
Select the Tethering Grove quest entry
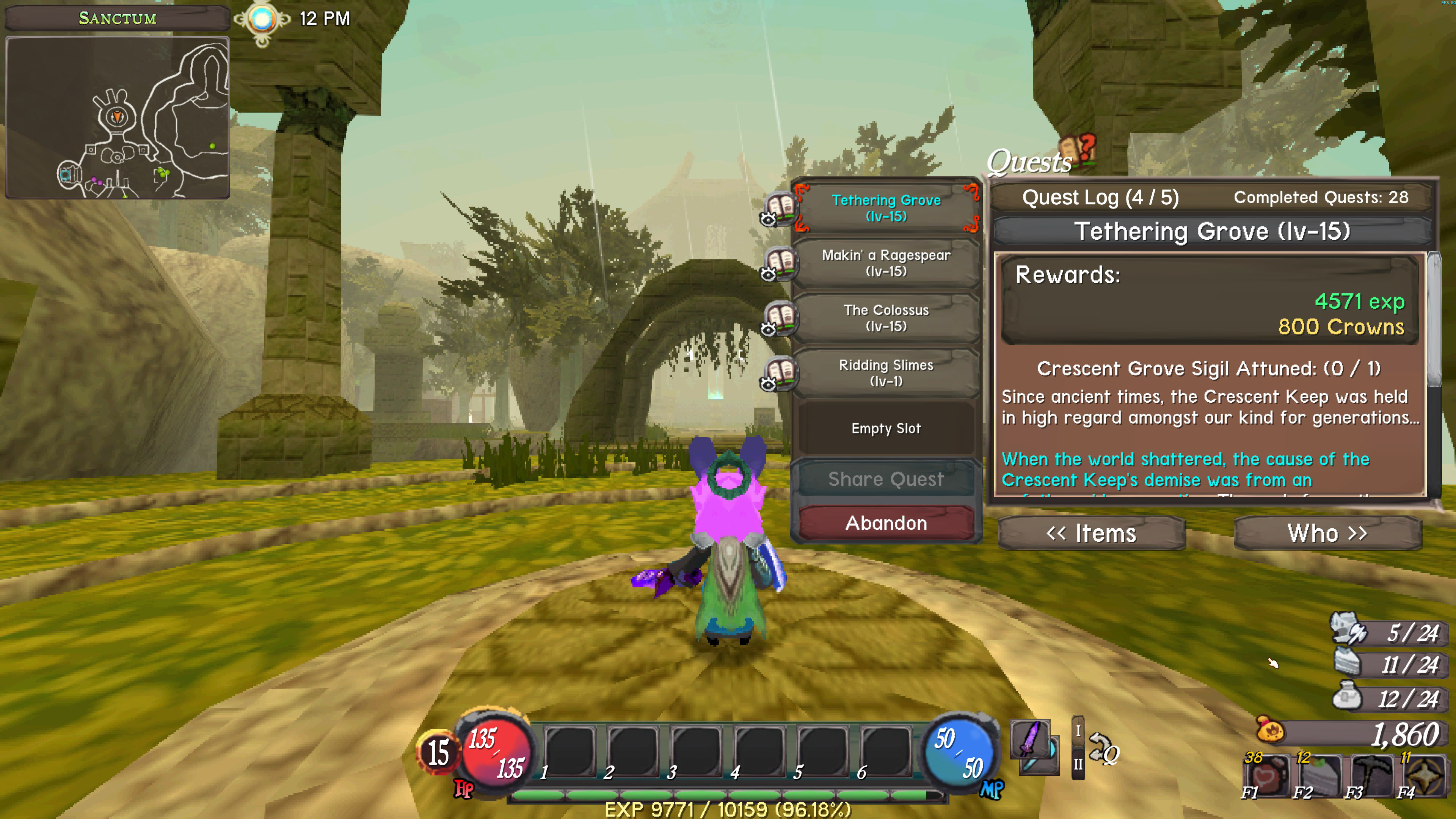click(886, 208)
